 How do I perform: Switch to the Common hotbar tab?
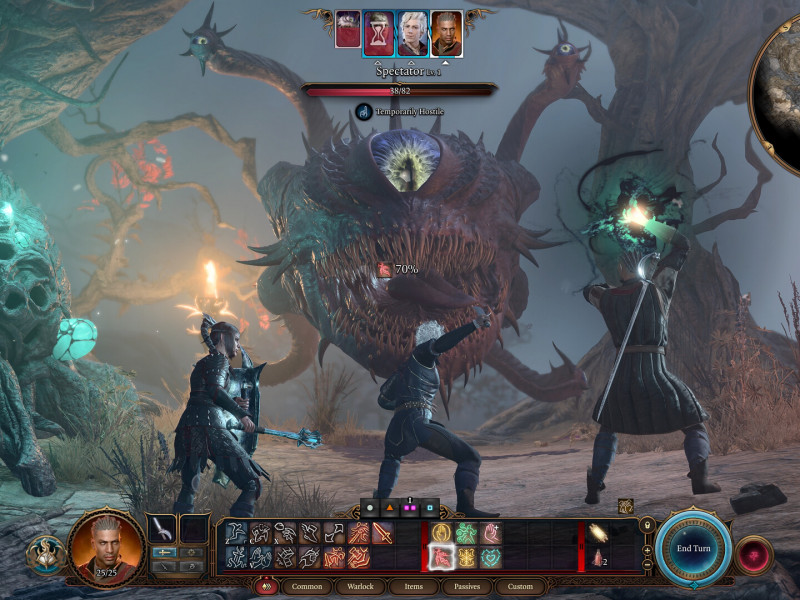point(307,586)
